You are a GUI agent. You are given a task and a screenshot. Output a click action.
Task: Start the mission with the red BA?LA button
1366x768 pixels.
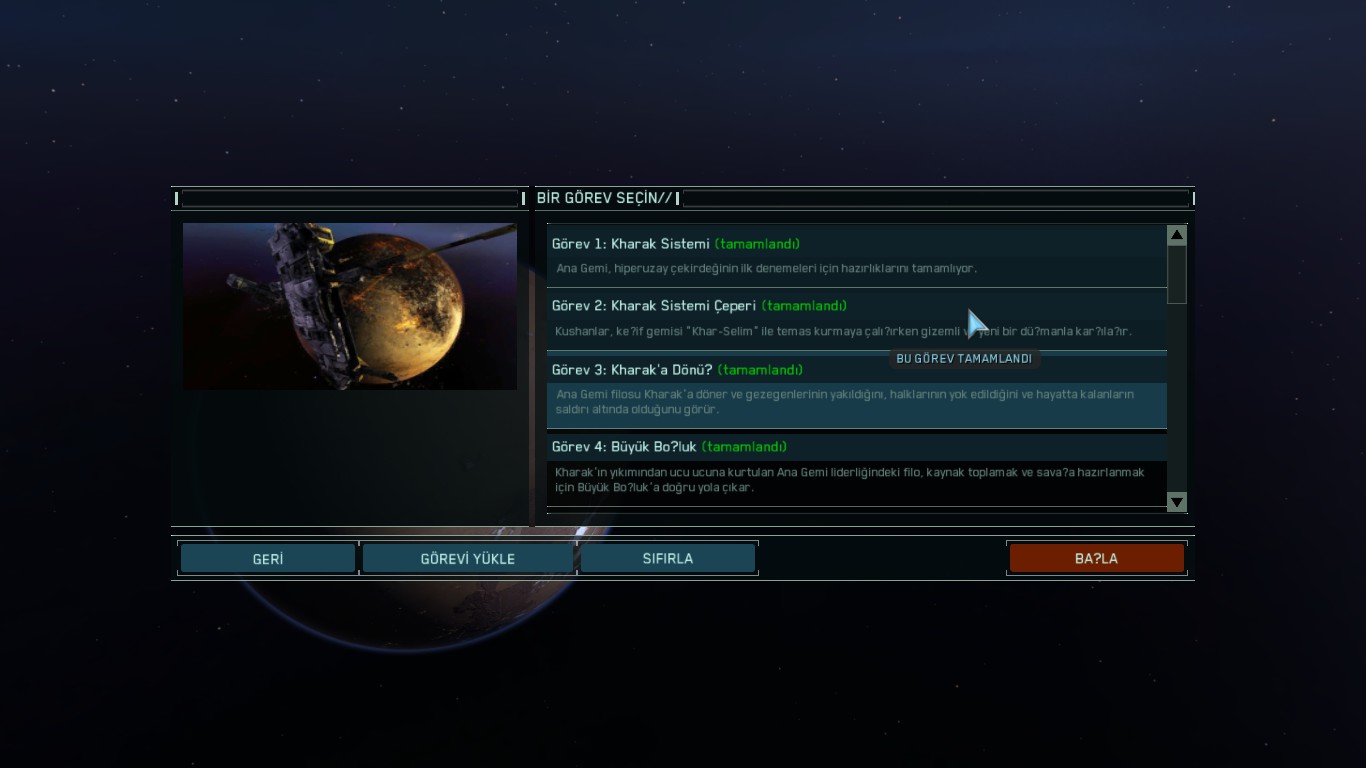pos(1096,559)
